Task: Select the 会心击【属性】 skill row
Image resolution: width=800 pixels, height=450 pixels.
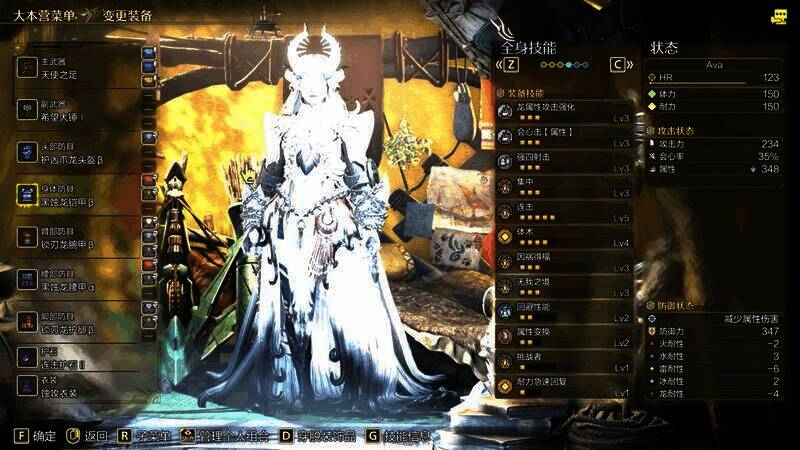Action: pos(565,137)
